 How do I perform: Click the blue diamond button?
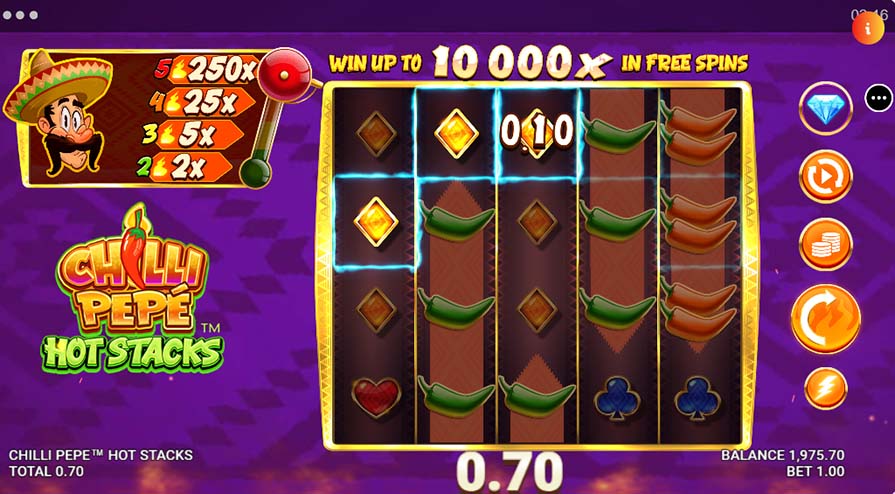pos(825,108)
